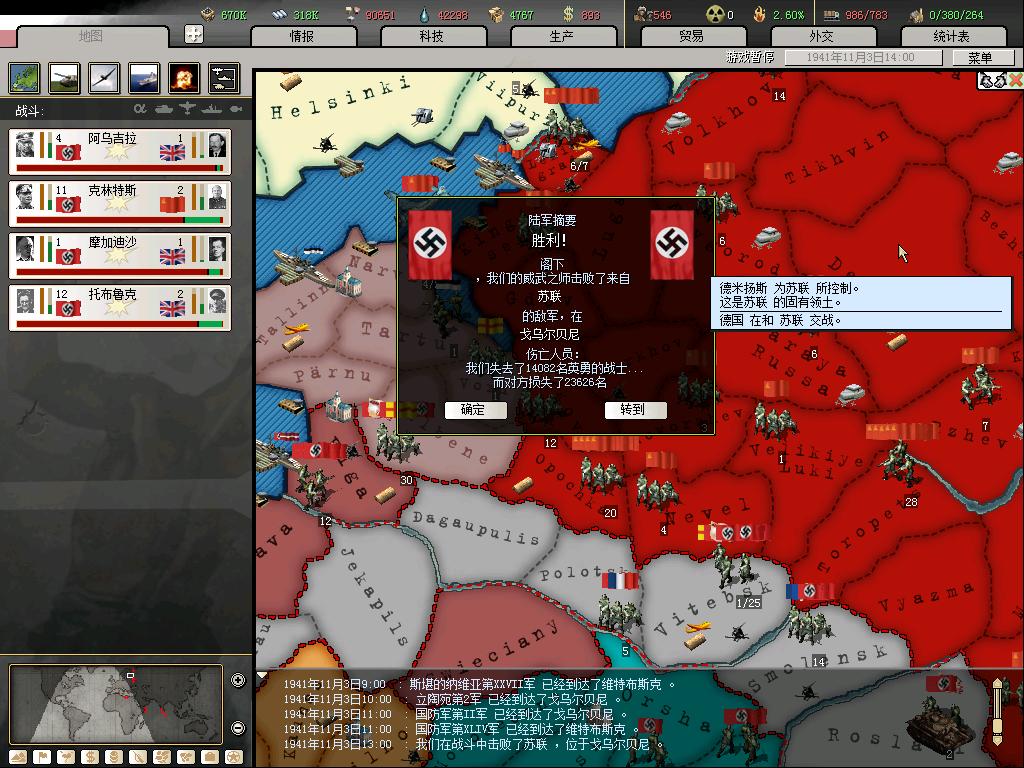Screen dimensions: 1024x768
Task: Show air units with the airplane icon
Action: tap(104, 78)
